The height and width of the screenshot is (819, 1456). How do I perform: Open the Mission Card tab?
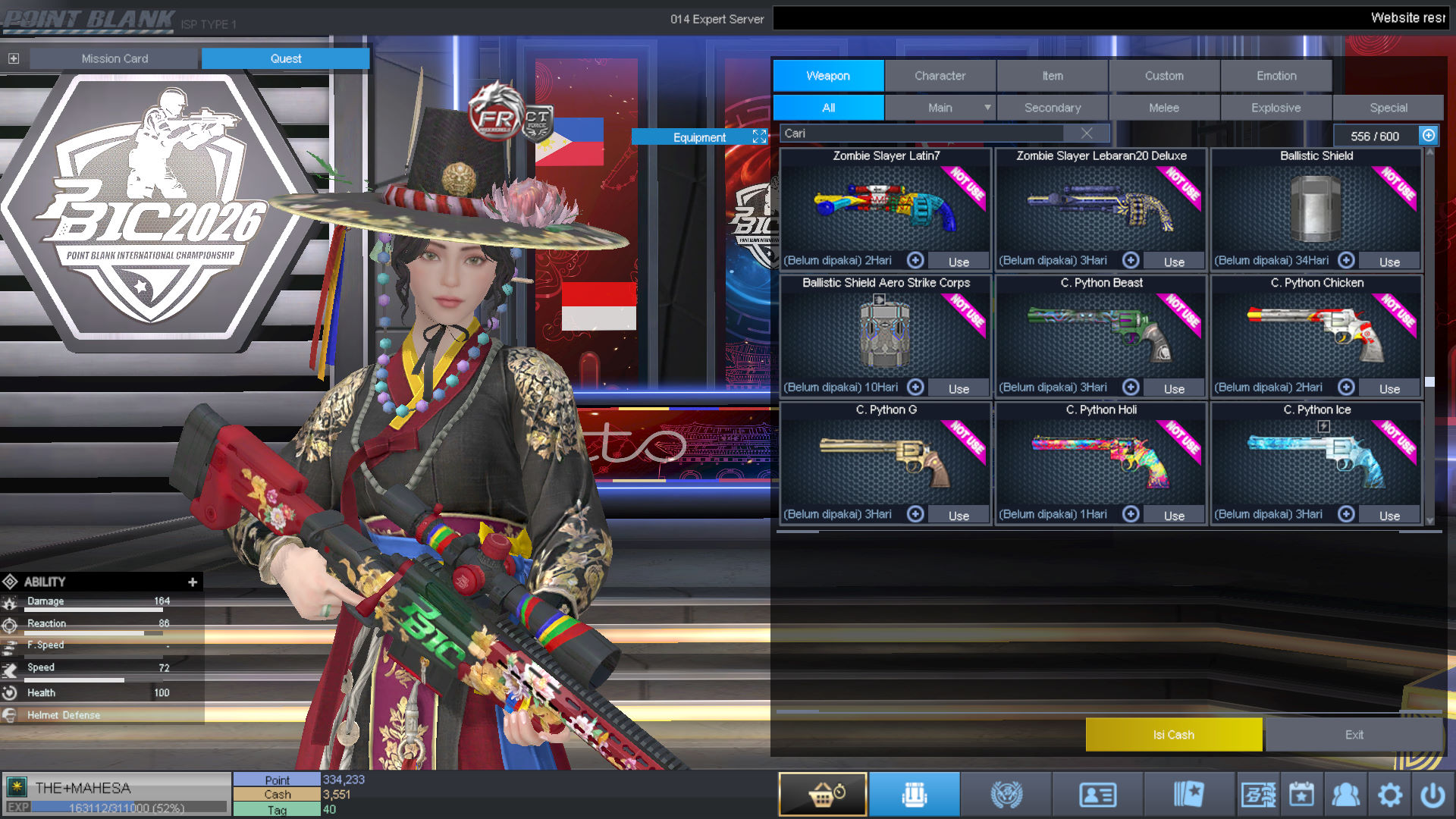click(115, 58)
